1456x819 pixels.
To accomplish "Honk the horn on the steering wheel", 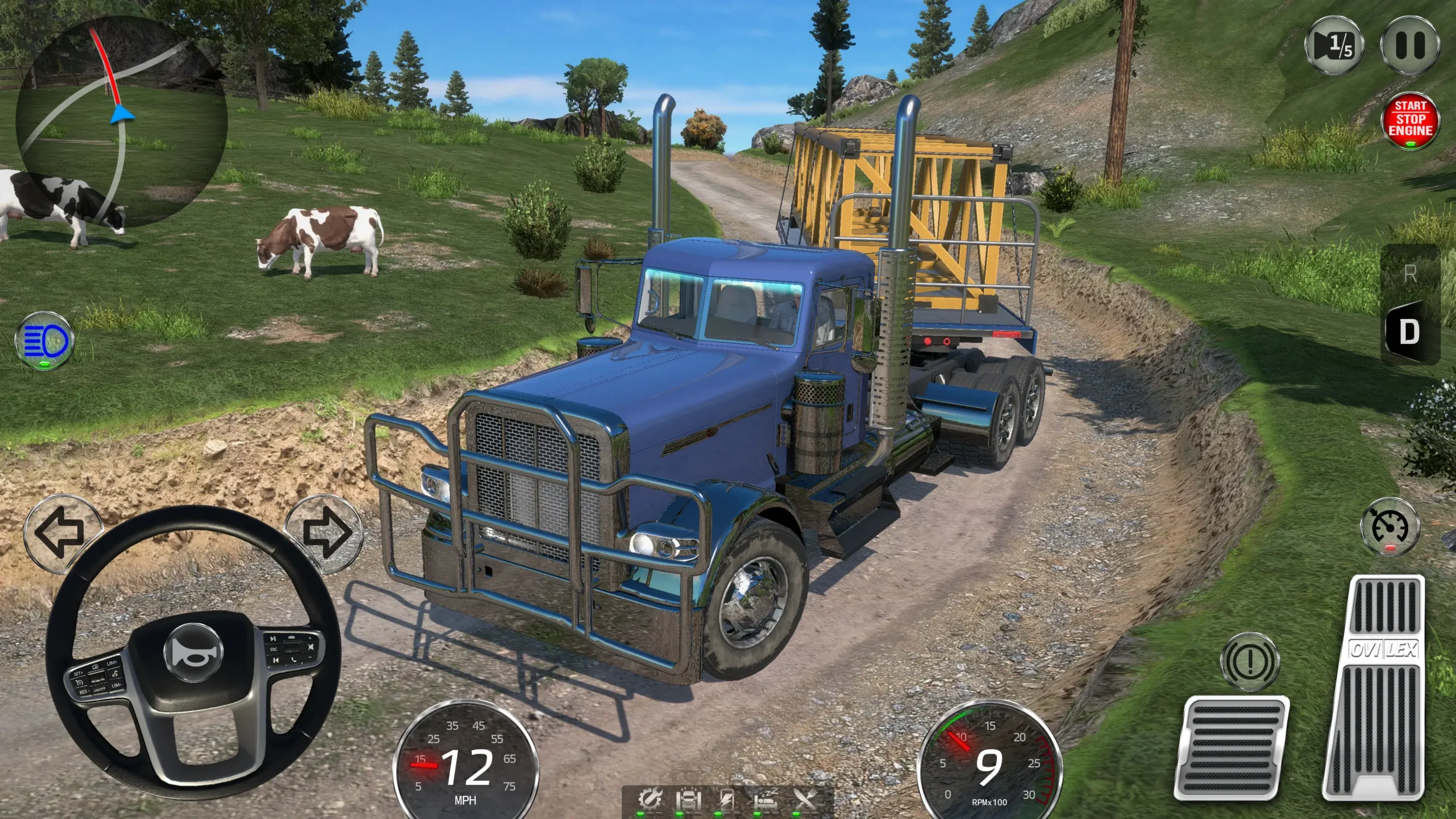I will pos(193,654).
